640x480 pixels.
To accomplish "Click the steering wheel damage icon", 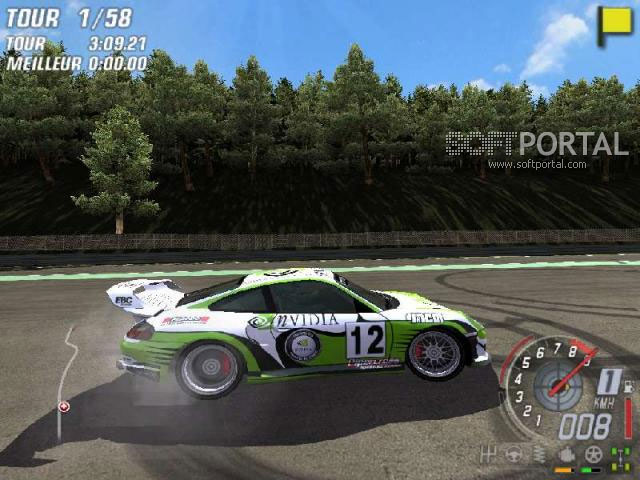I will tap(514, 455).
